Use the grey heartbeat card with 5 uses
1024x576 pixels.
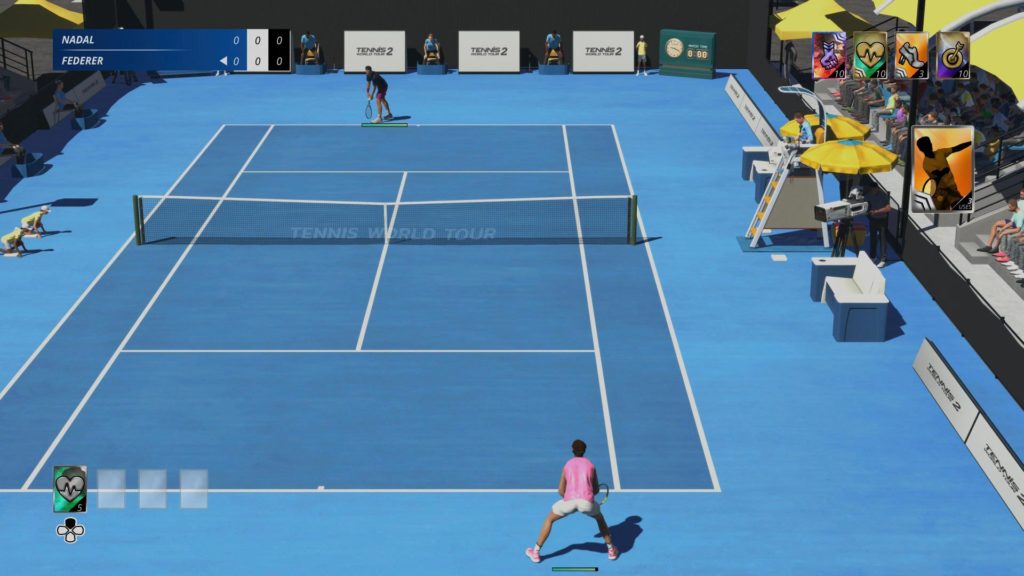coord(70,489)
